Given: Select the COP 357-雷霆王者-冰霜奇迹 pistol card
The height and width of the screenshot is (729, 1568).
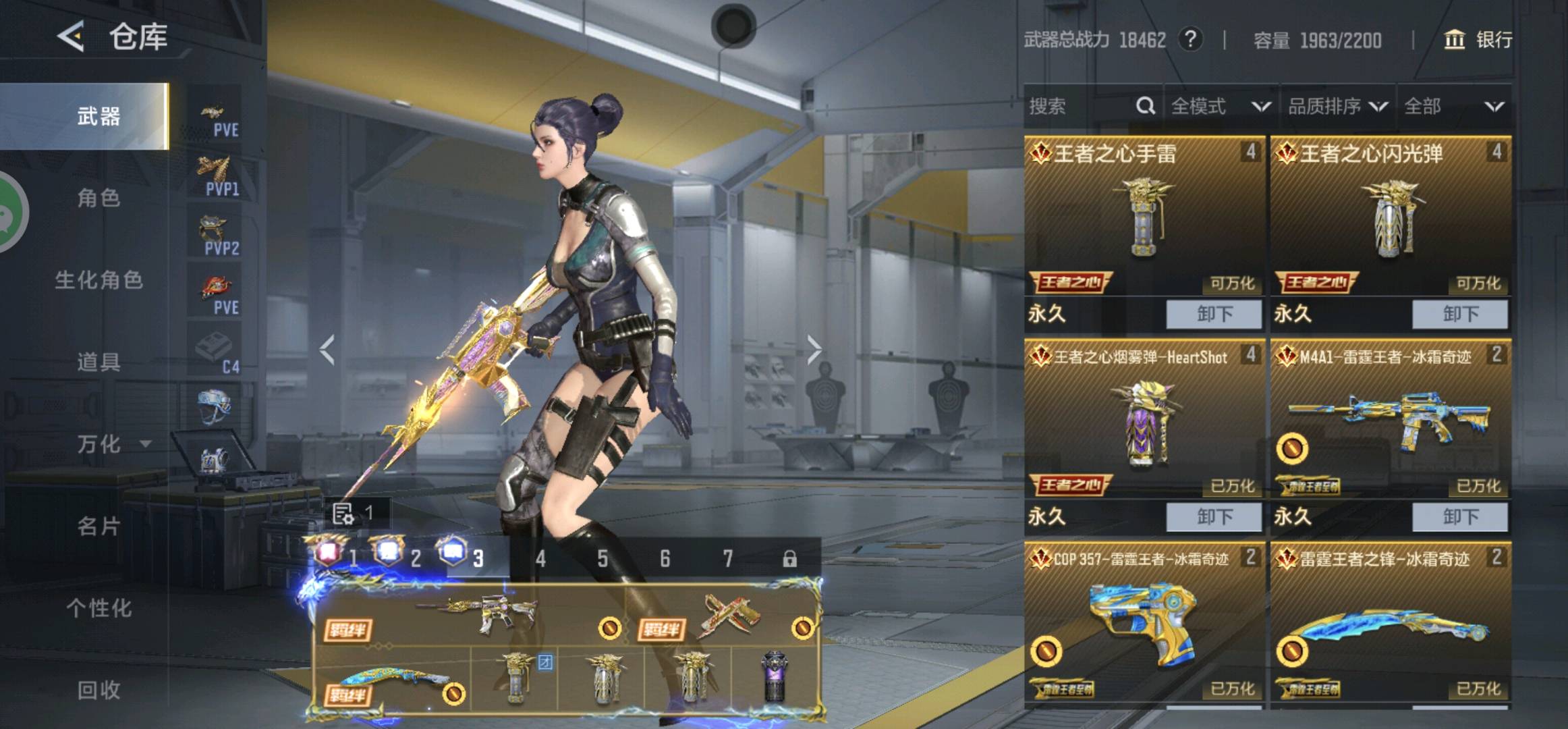Looking at the screenshot, I should coord(1144,621).
